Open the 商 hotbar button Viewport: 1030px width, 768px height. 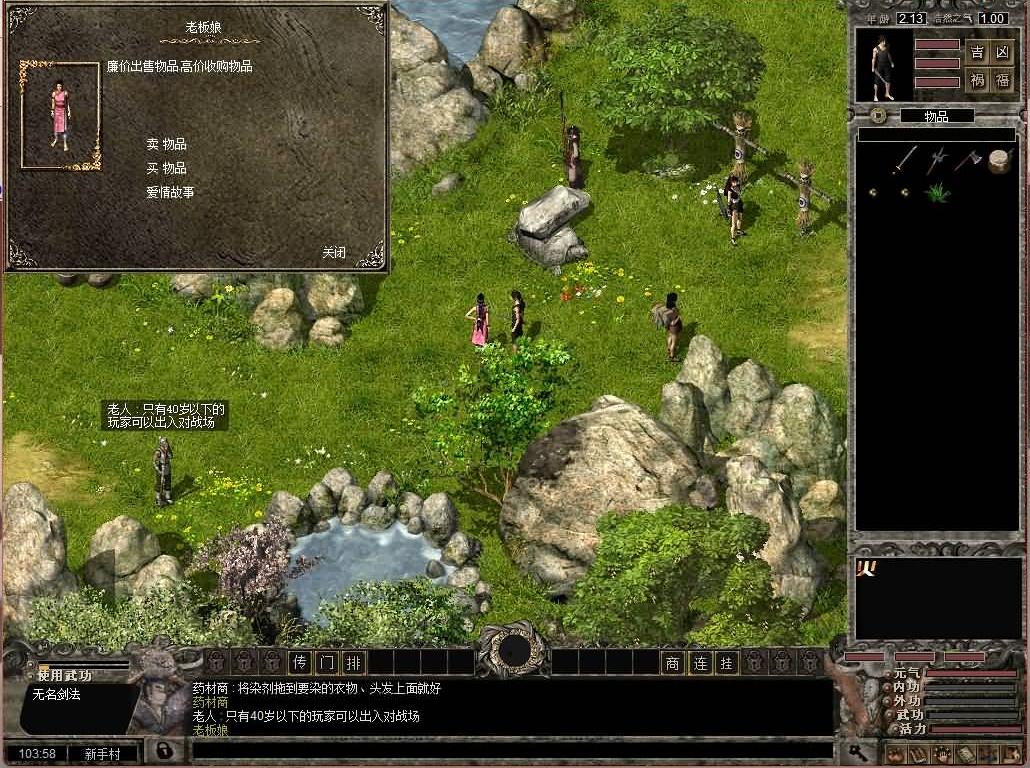click(673, 662)
